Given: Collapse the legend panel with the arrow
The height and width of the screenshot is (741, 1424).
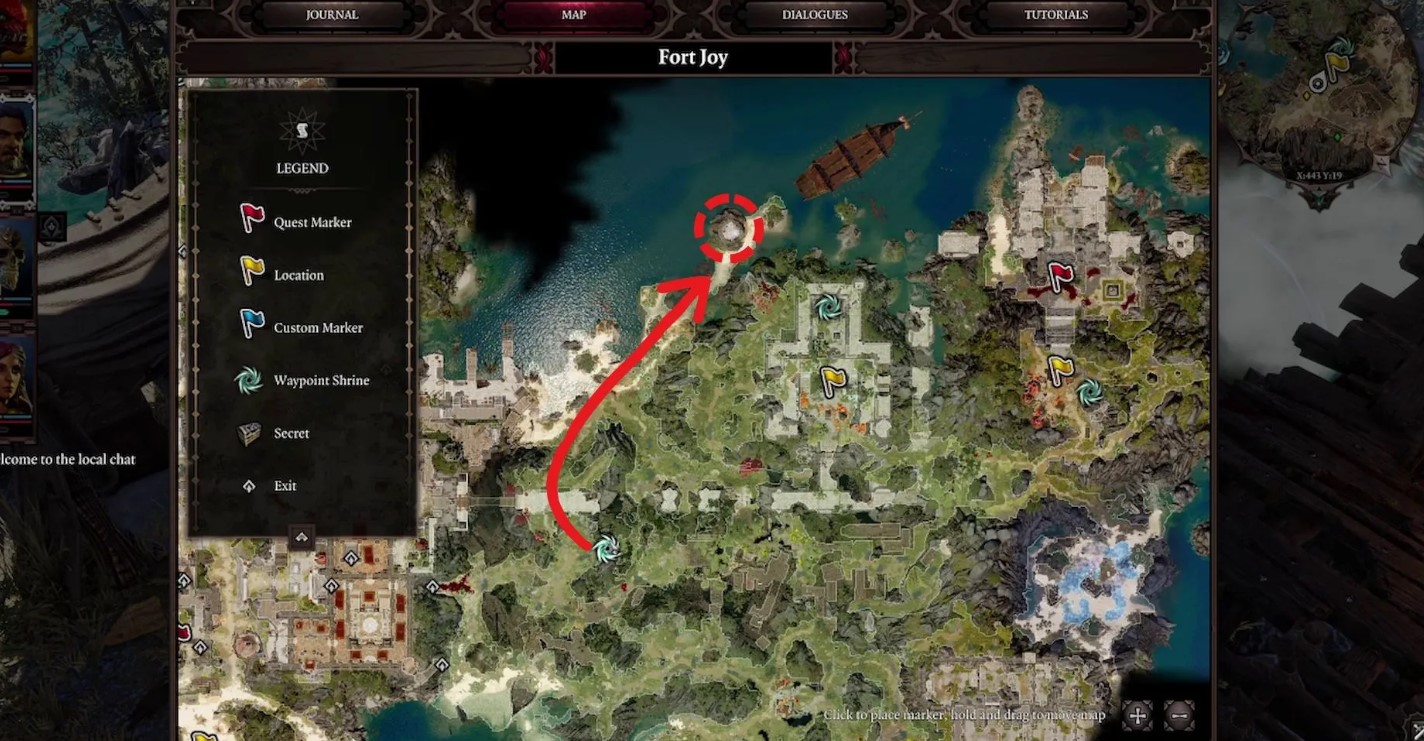Looking at the screenshot, I should click(x=301, y=538).
